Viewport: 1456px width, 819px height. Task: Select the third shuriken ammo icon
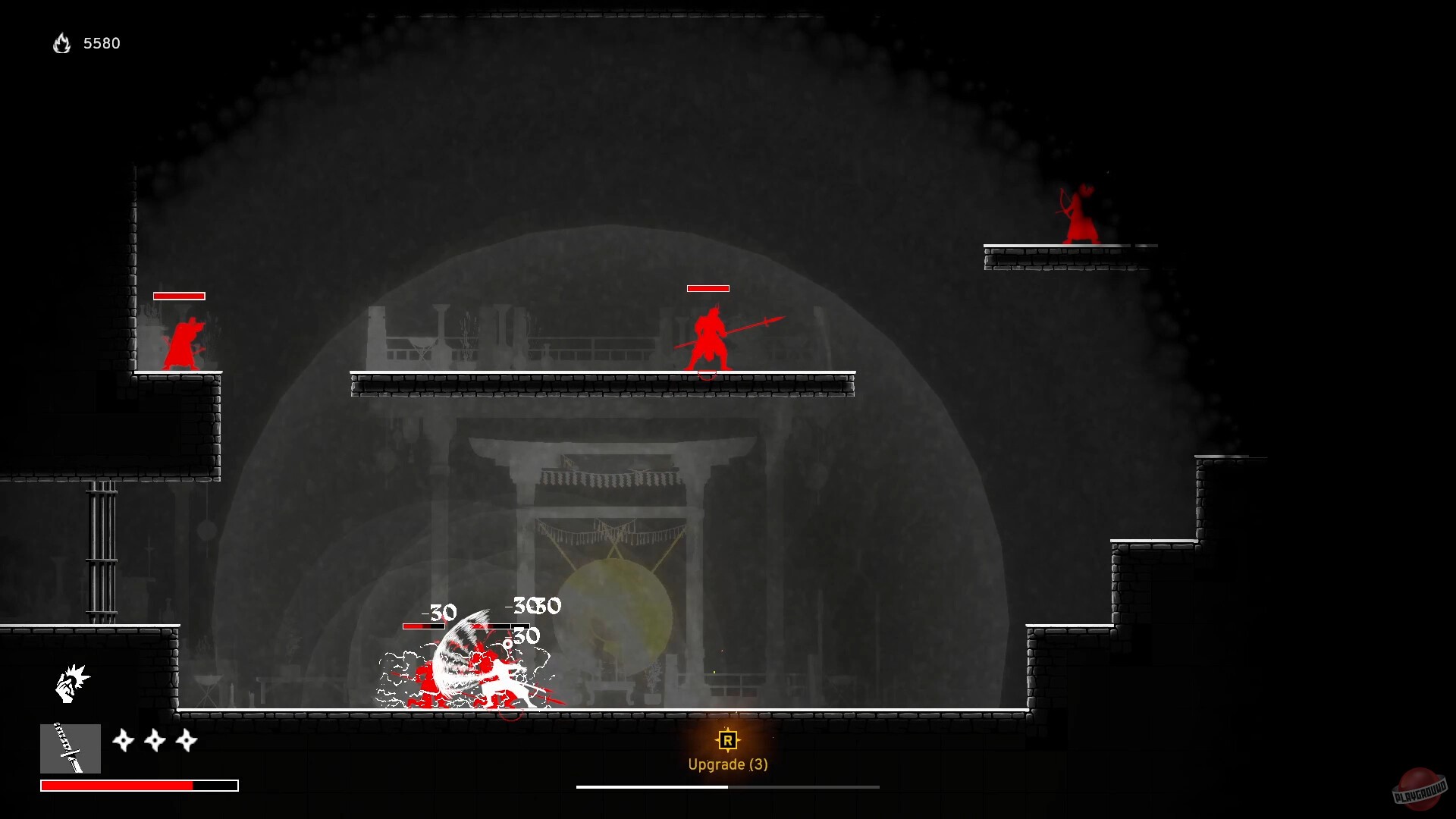(x=187, y=741)
